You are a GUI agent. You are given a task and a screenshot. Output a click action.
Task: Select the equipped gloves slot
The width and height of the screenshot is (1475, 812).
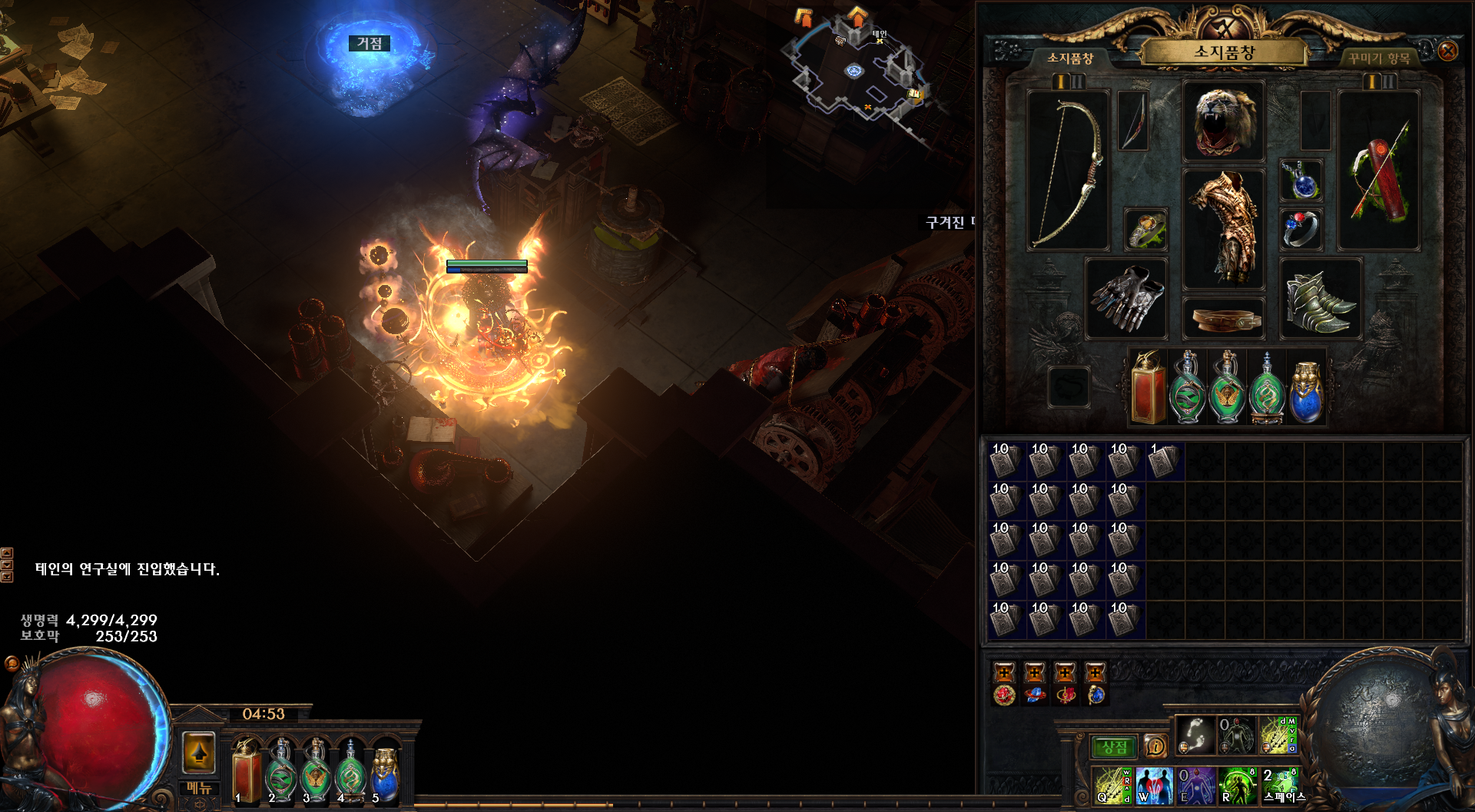point(1126,299)
